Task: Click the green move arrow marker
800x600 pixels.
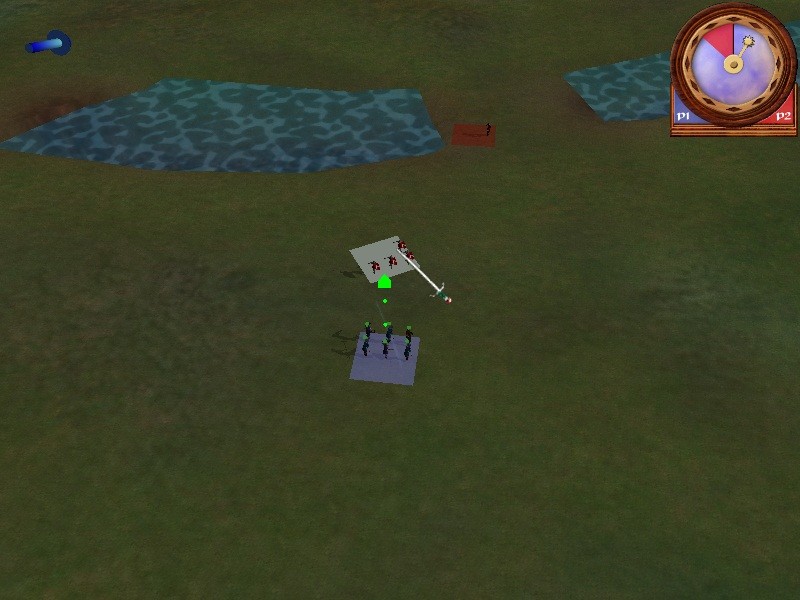Action: pos(384,283)
